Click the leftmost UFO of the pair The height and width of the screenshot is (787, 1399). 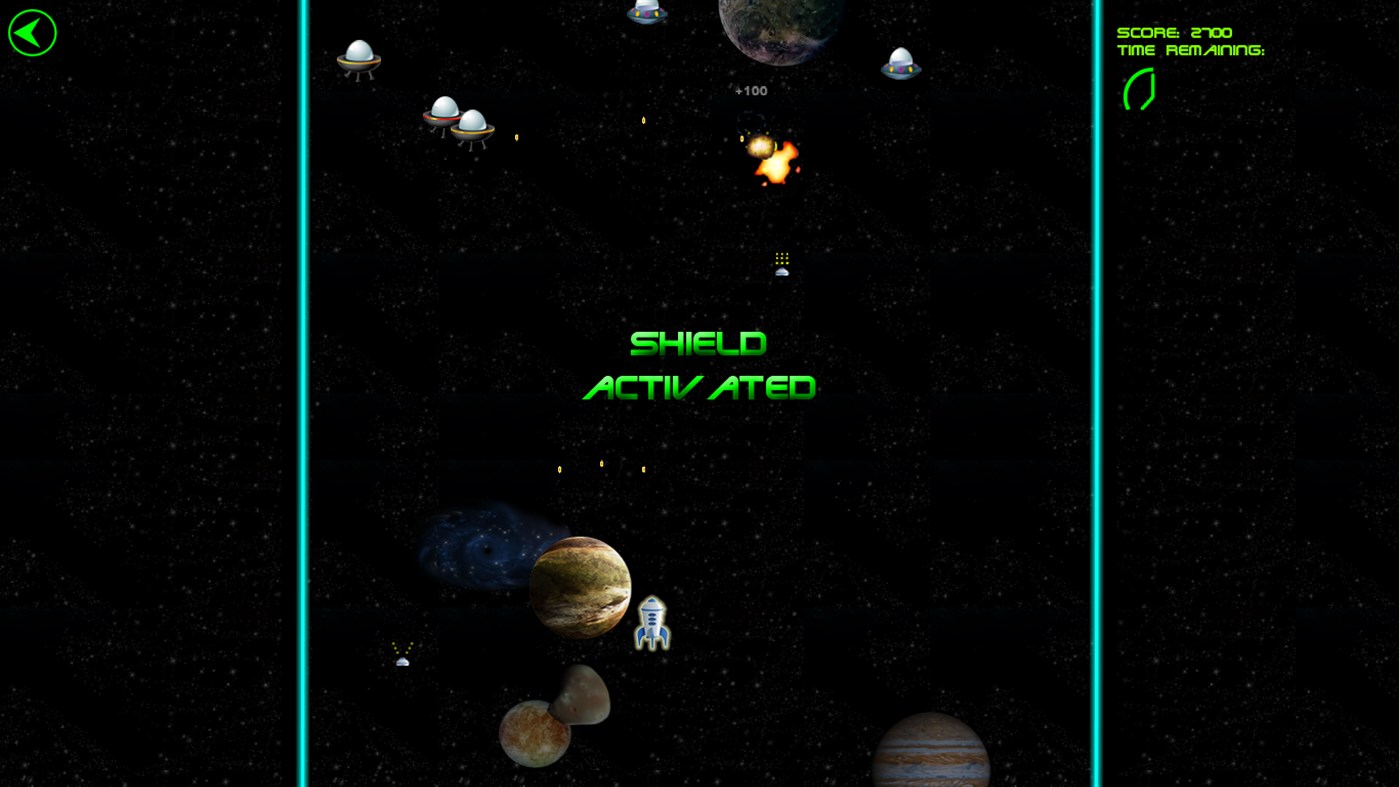[x=440, y=115]
